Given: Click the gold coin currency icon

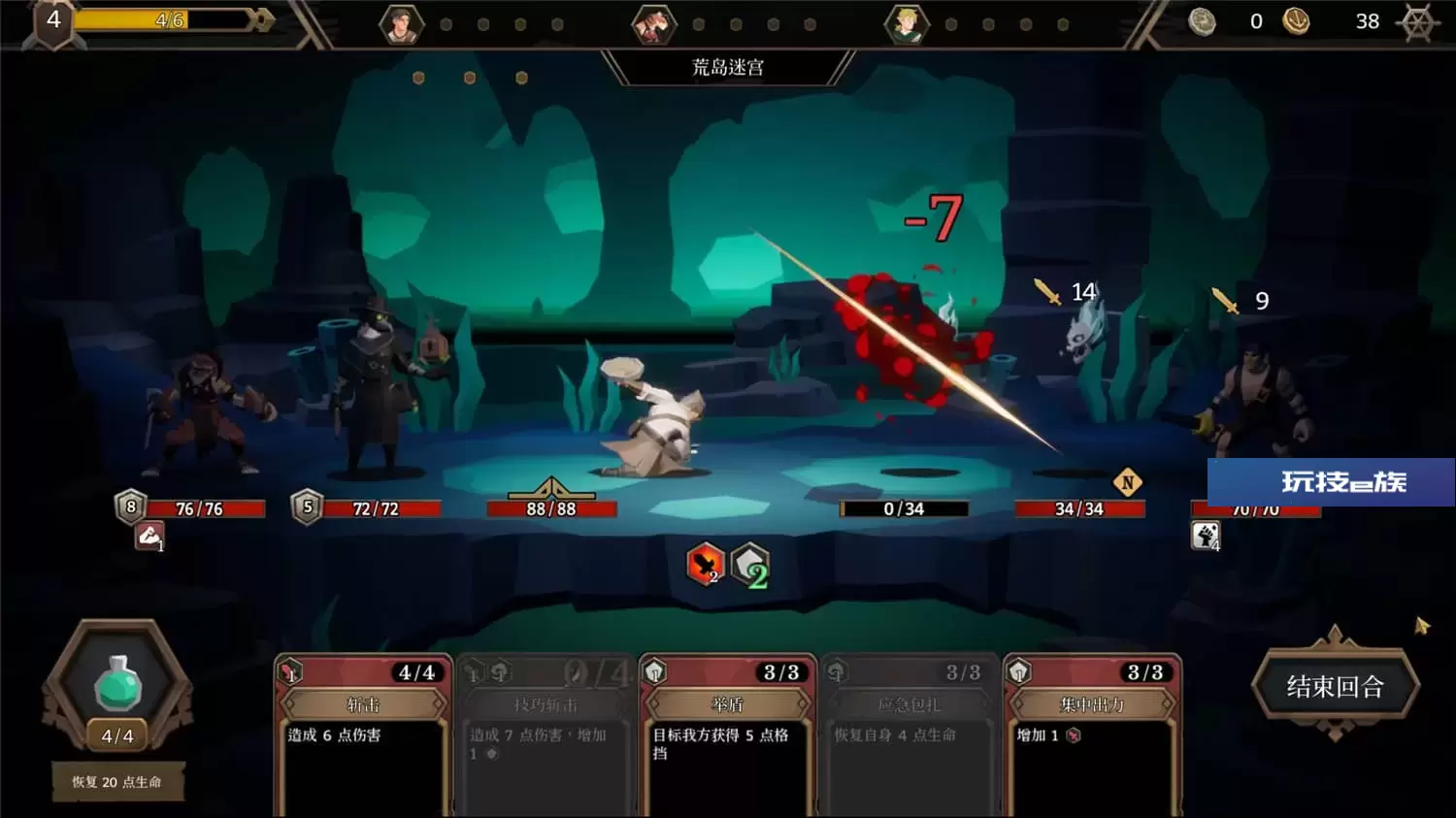Looking at the screenshot, I should (x=1296, y=21).
